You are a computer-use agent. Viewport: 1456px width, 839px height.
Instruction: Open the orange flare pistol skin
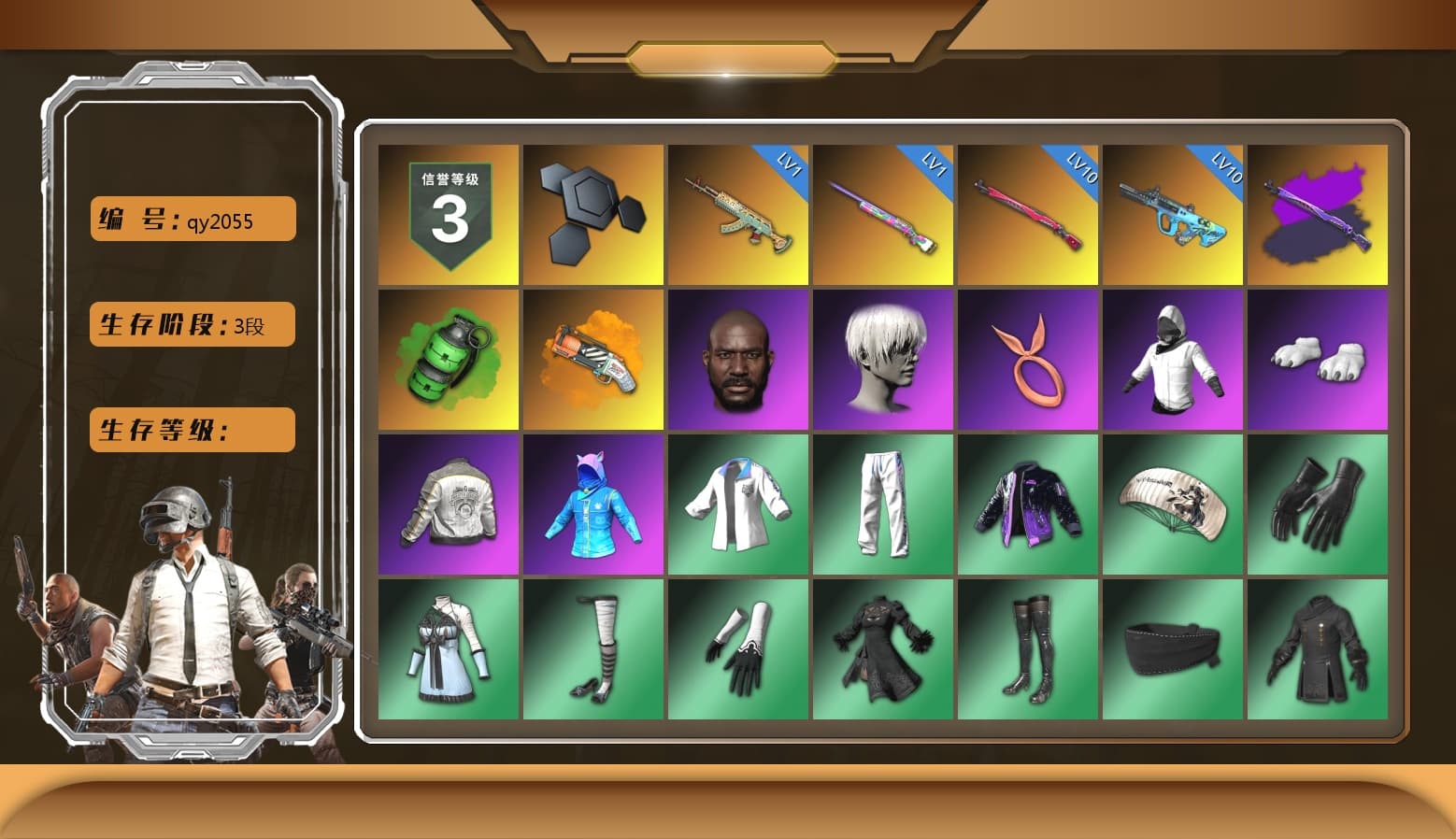point(592,358)
